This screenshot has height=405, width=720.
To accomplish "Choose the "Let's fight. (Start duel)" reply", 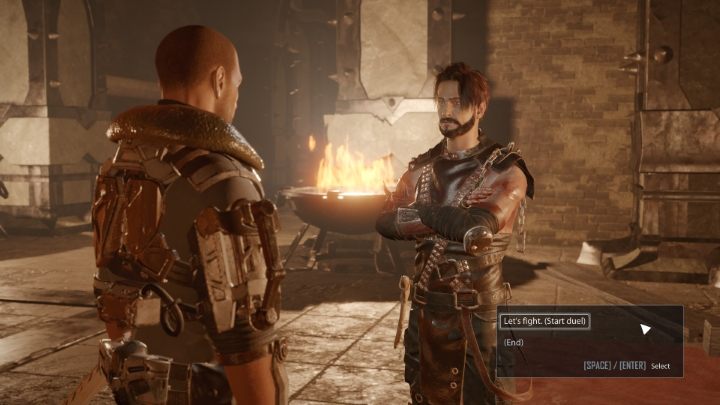I will coord(544,321).
